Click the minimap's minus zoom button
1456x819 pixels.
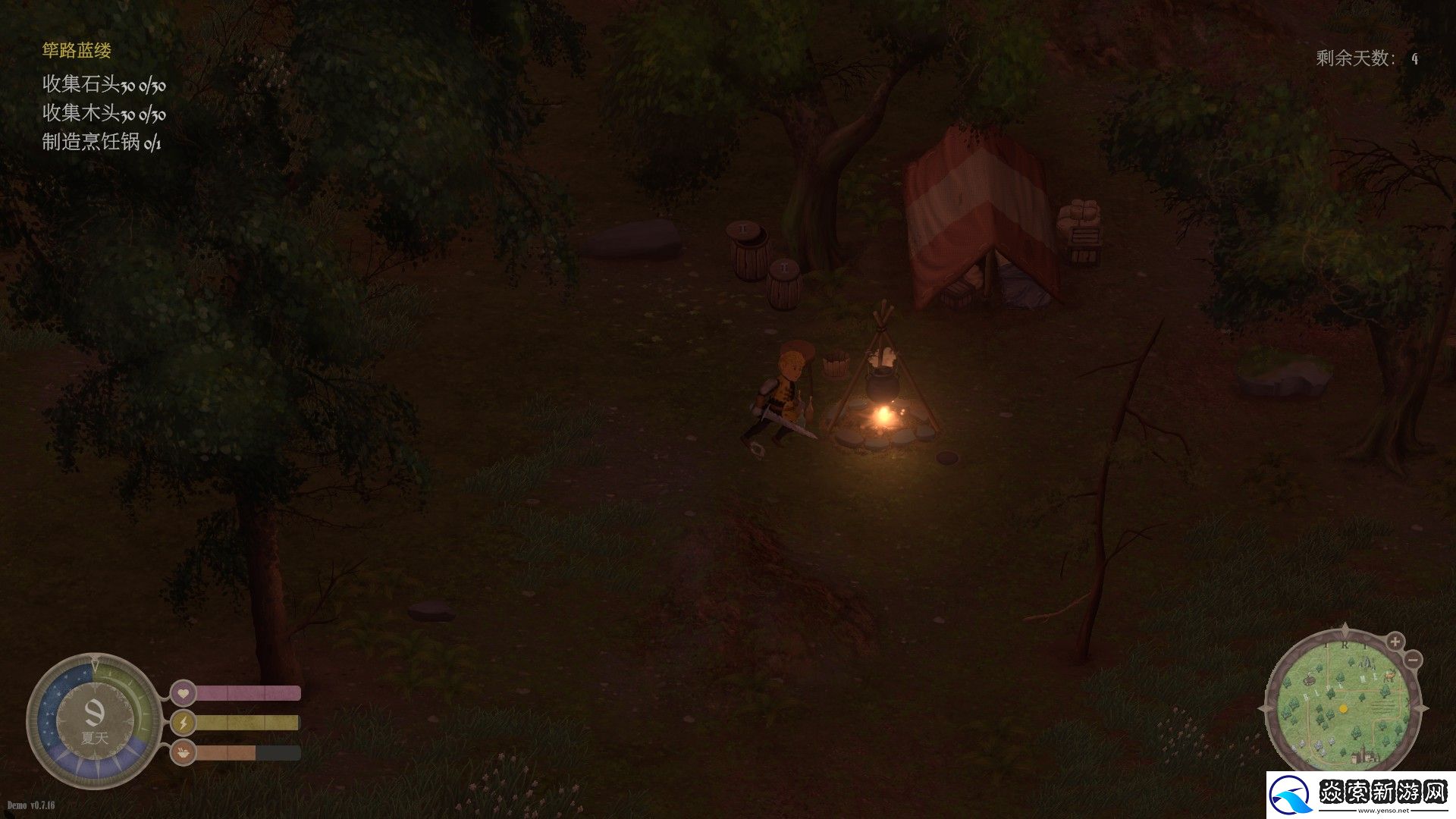[x=1412, y=661]
